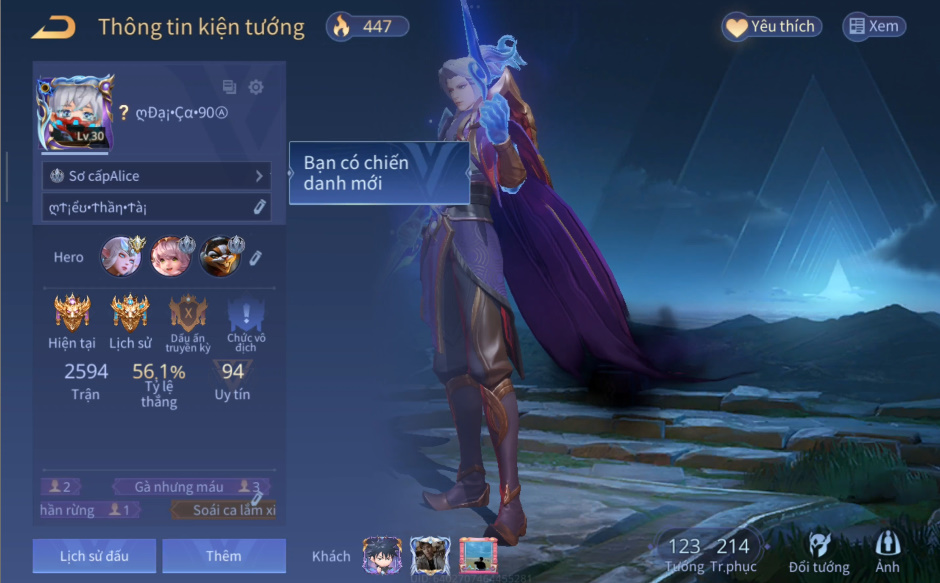
Task: Show the Hiện tại rank badge
Action: [72, 314]
